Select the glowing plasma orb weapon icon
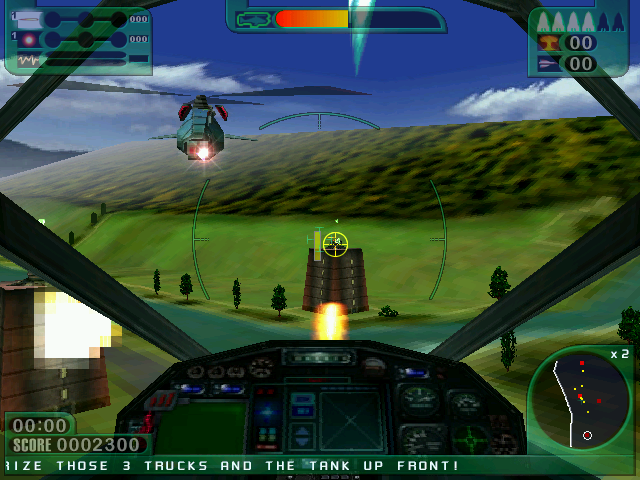The height and width of the screenshot is (480, 640). [x=28, y=40]
